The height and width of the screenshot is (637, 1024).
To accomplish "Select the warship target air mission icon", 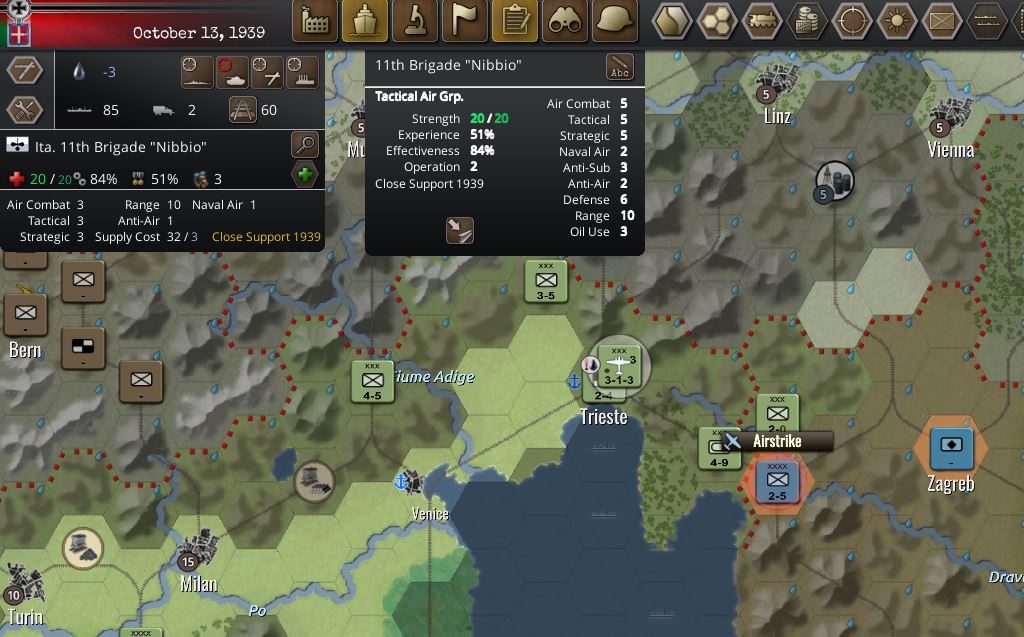I will pyautogui.click(x=198, y=72).
